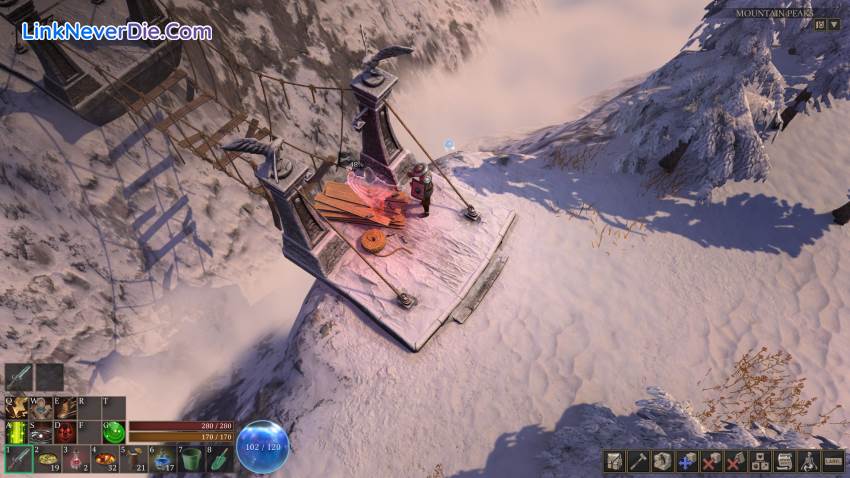Screen dimensions: 850x478
Task: Select the blue potion flask in slot 6
Action: coord(164,459)
